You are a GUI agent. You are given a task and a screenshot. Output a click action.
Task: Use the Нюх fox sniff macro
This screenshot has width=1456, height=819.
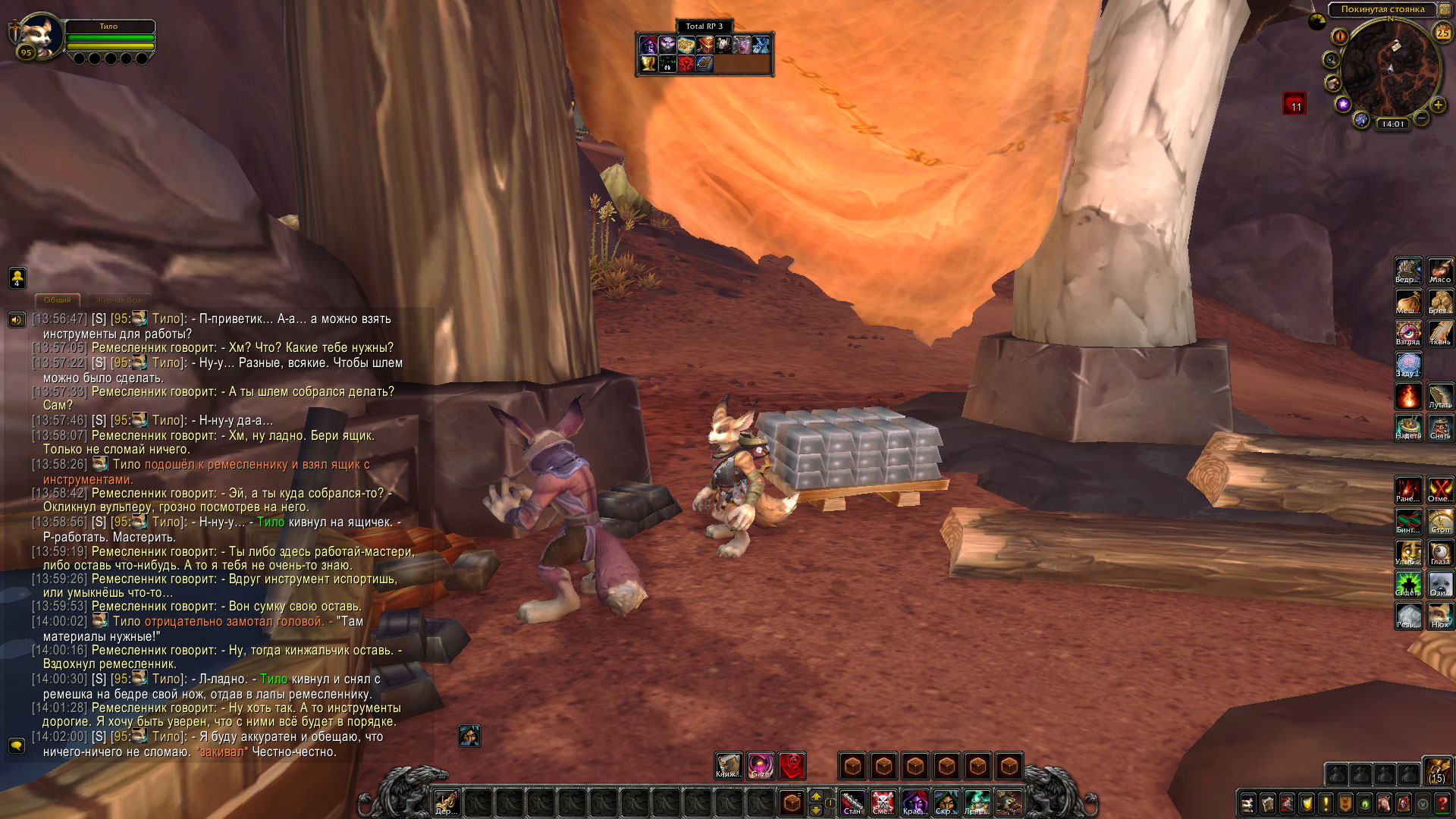[x=1440, y=615]
